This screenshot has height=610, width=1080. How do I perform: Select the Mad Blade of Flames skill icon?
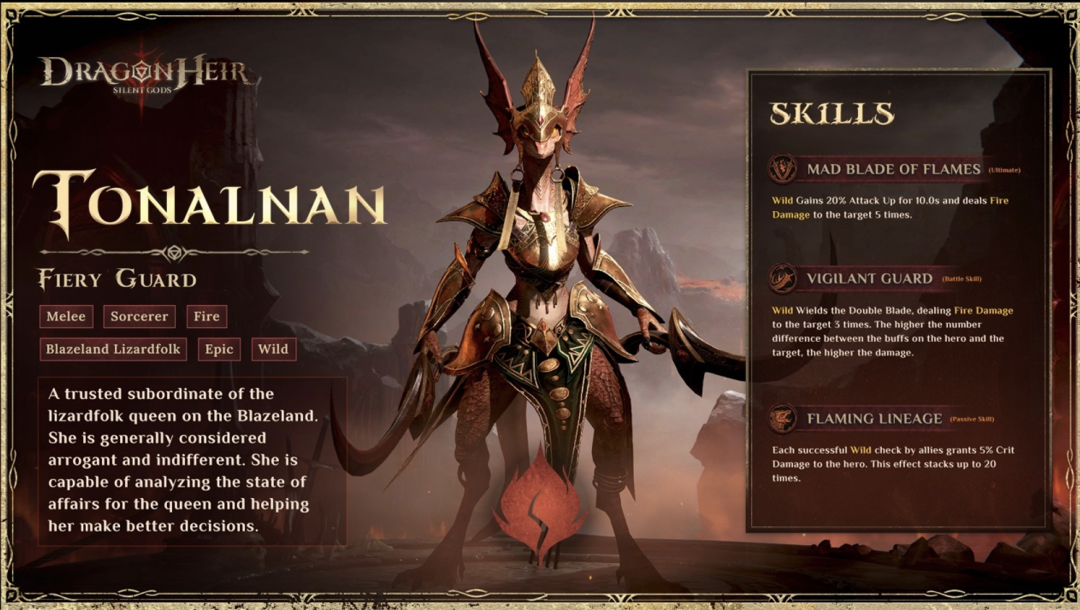[x=783, y=169]
